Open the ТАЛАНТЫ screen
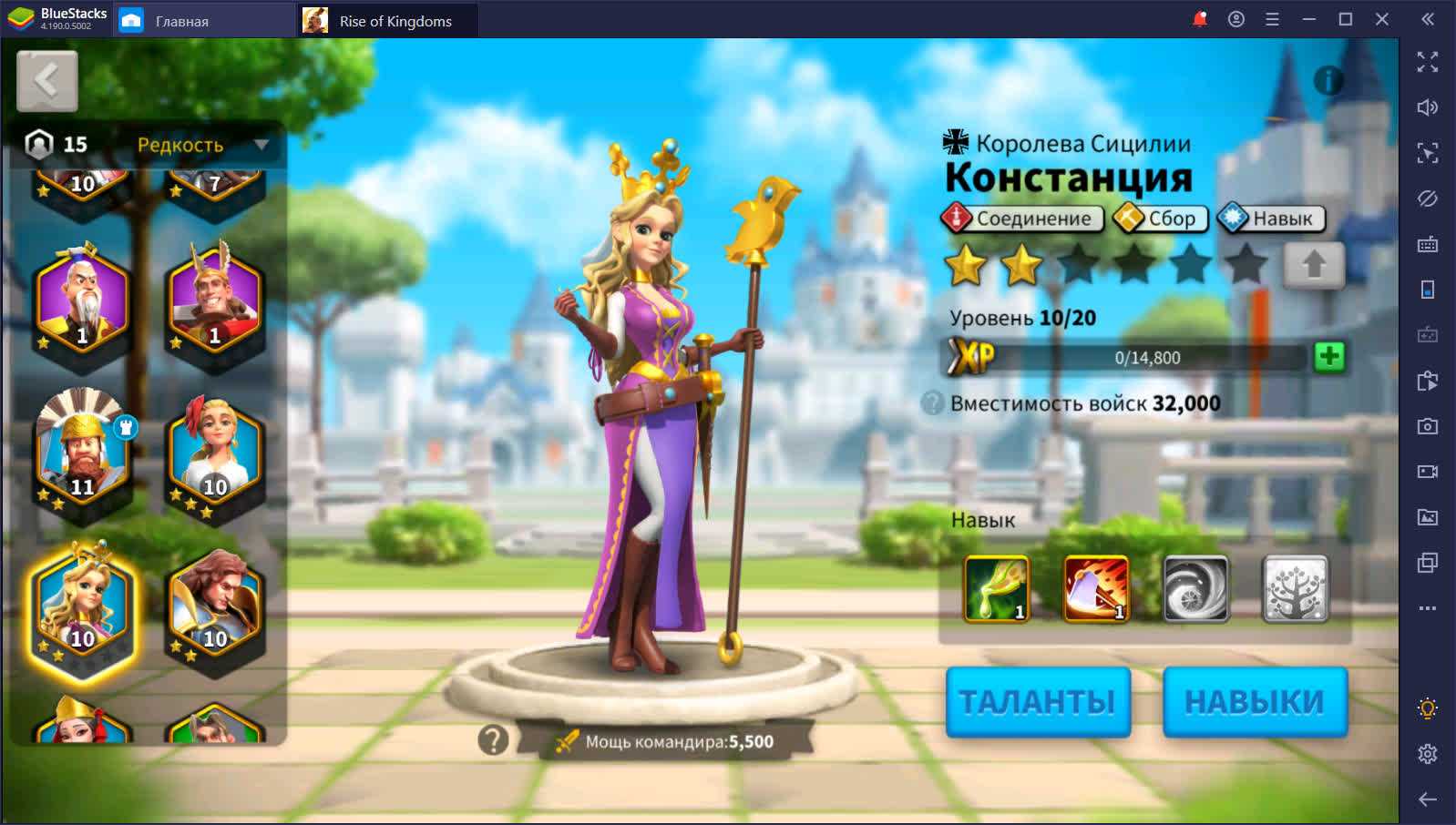Screen dimensions: 1456x825 pos(1038,701)
